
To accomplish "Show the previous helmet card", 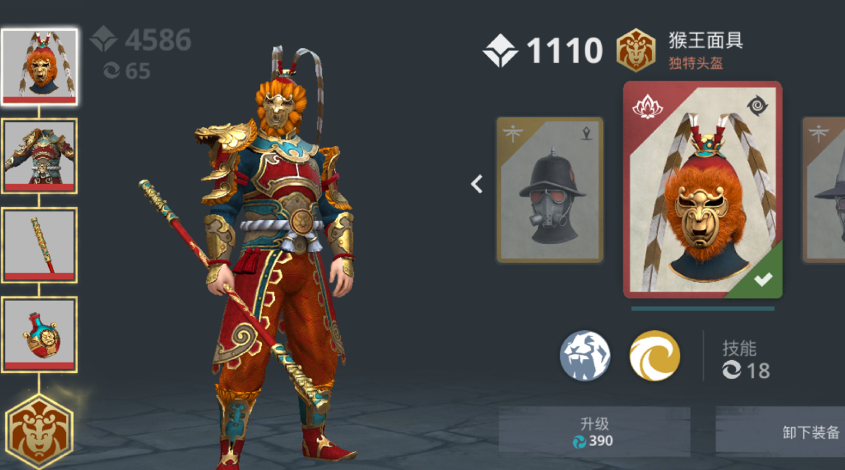I will click(x=477, y=184).
